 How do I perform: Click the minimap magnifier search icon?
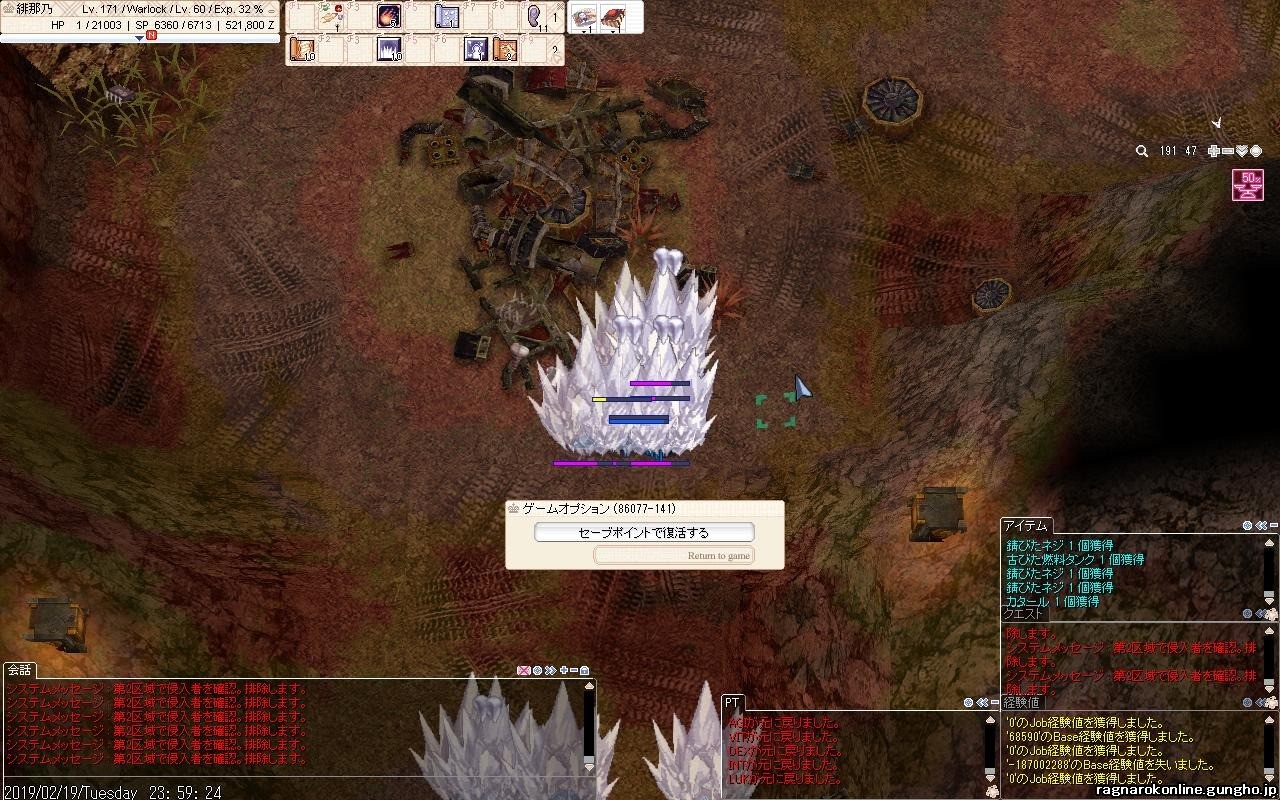(1141, 151)
